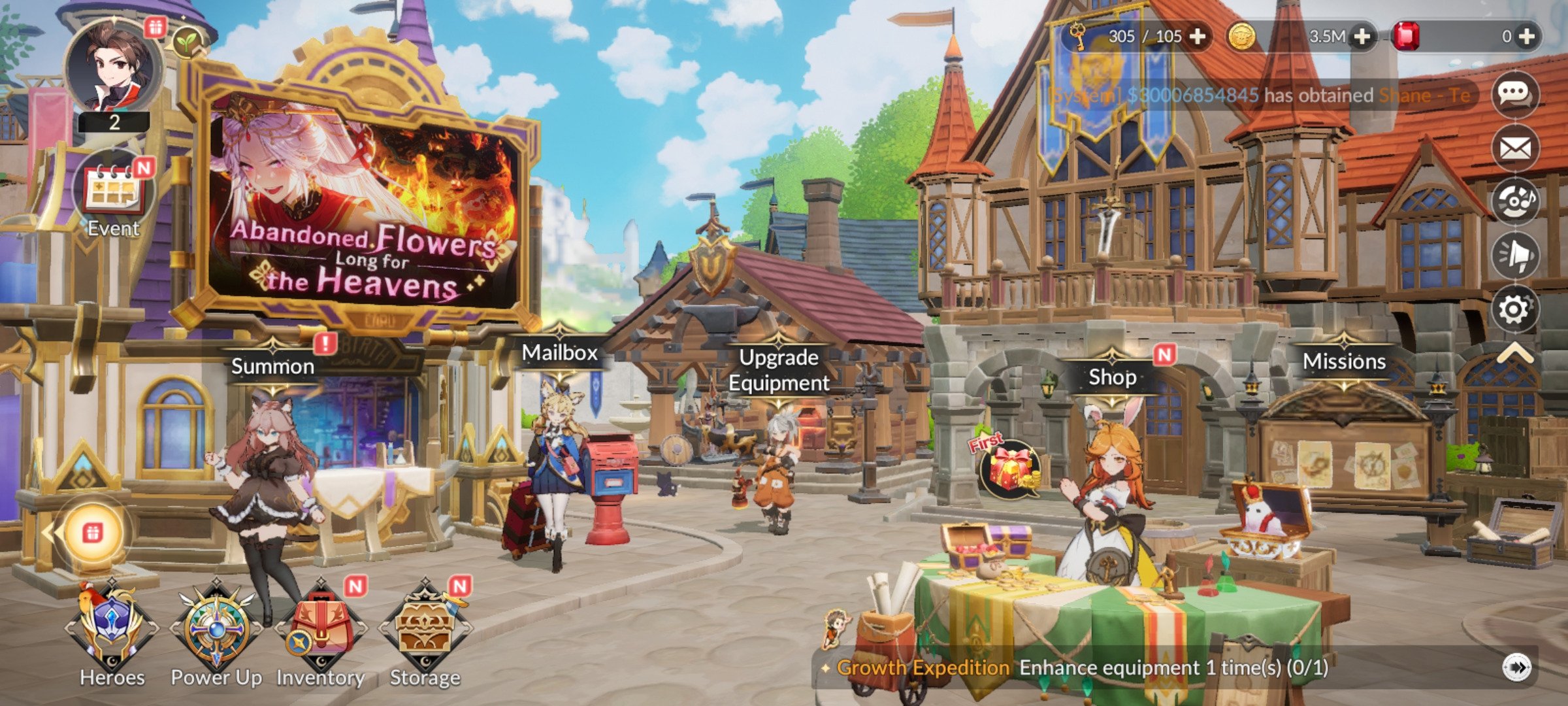
Task: Open the Missions board
Action: tap(1344, 361)
